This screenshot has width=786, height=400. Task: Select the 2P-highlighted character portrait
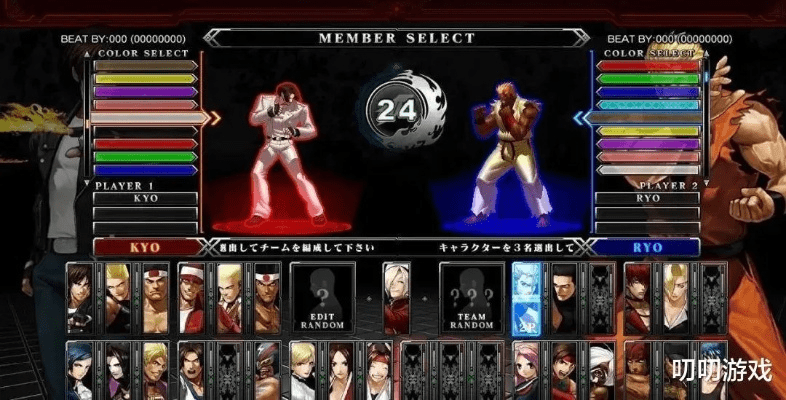[x=527, y=297]
